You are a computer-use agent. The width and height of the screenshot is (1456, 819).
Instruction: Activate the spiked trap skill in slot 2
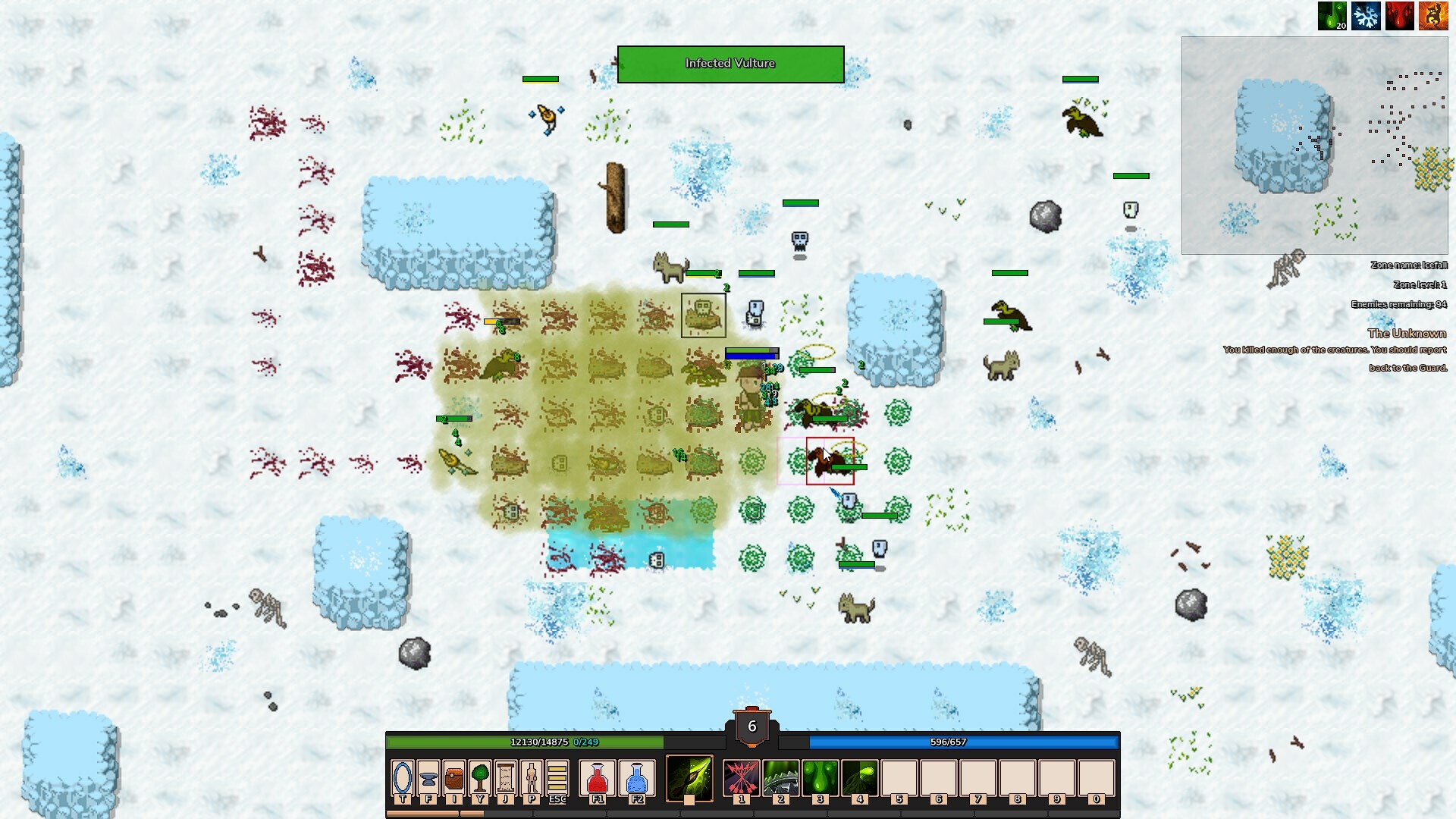782,777
